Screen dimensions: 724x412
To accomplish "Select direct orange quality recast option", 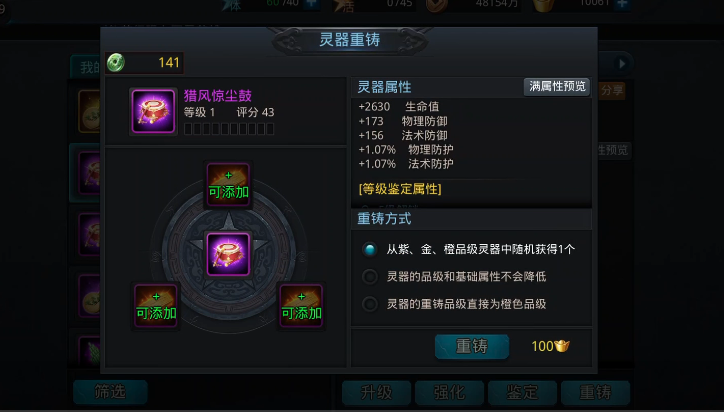I will click(x=370, y=304).
